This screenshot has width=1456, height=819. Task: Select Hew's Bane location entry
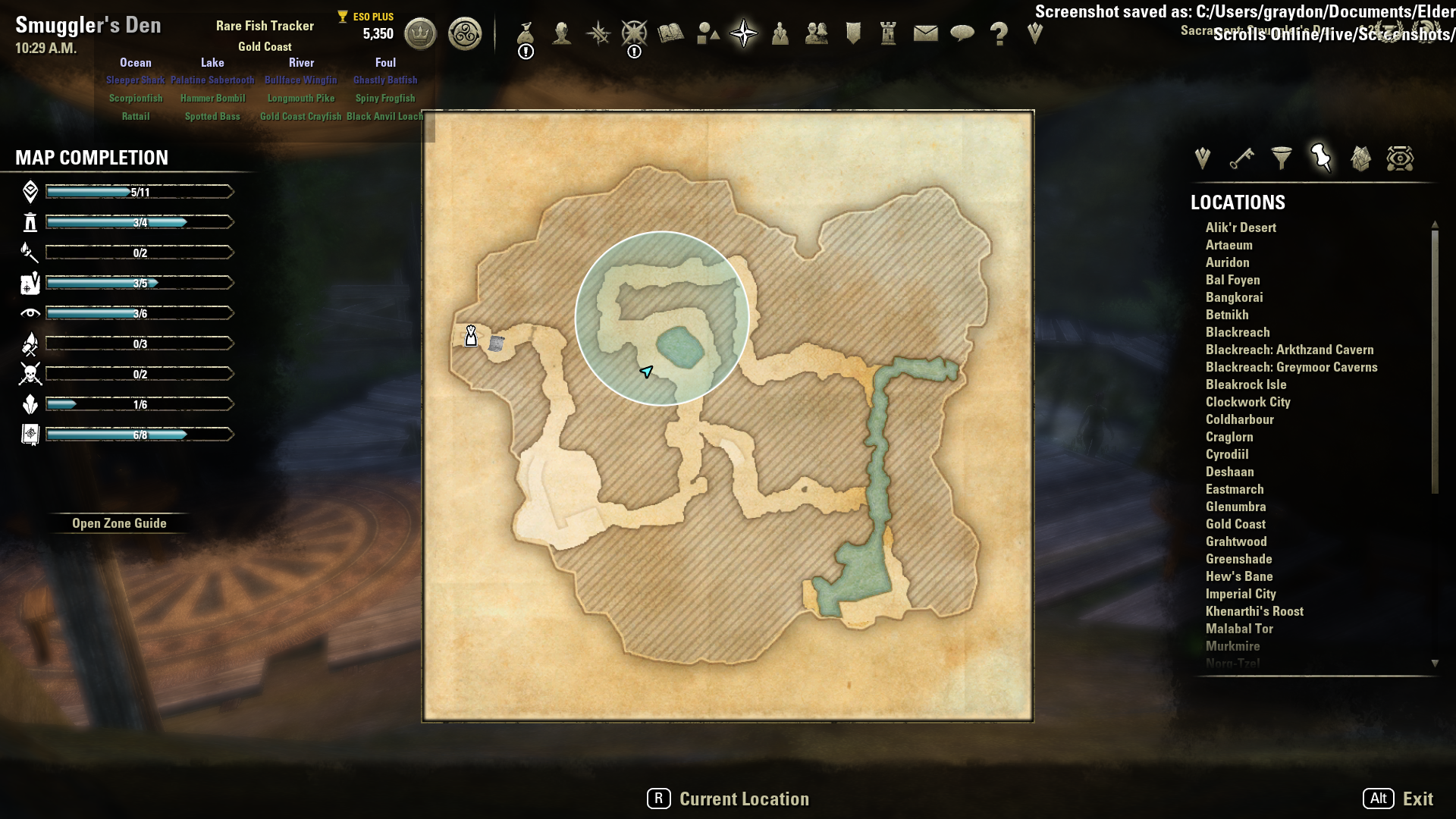pyautogui.click(x=1239, y=576)
